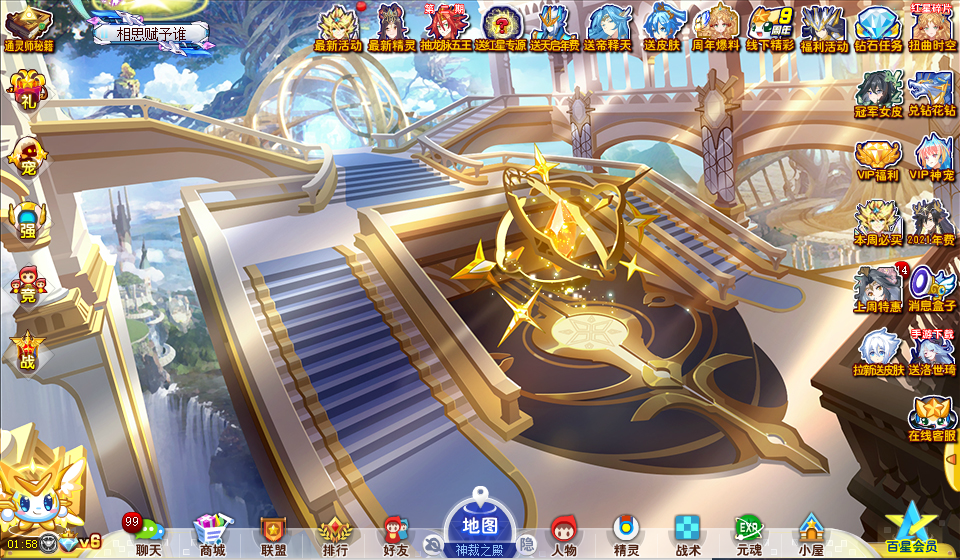The image size is (960, 560).
Task: Open the 通灵师秘籍 guide book
Action: (x=28, y=27)
